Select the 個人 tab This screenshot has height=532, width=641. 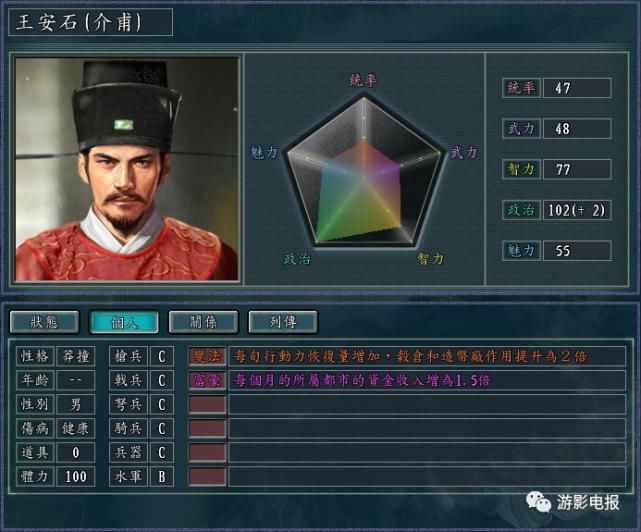123,322
